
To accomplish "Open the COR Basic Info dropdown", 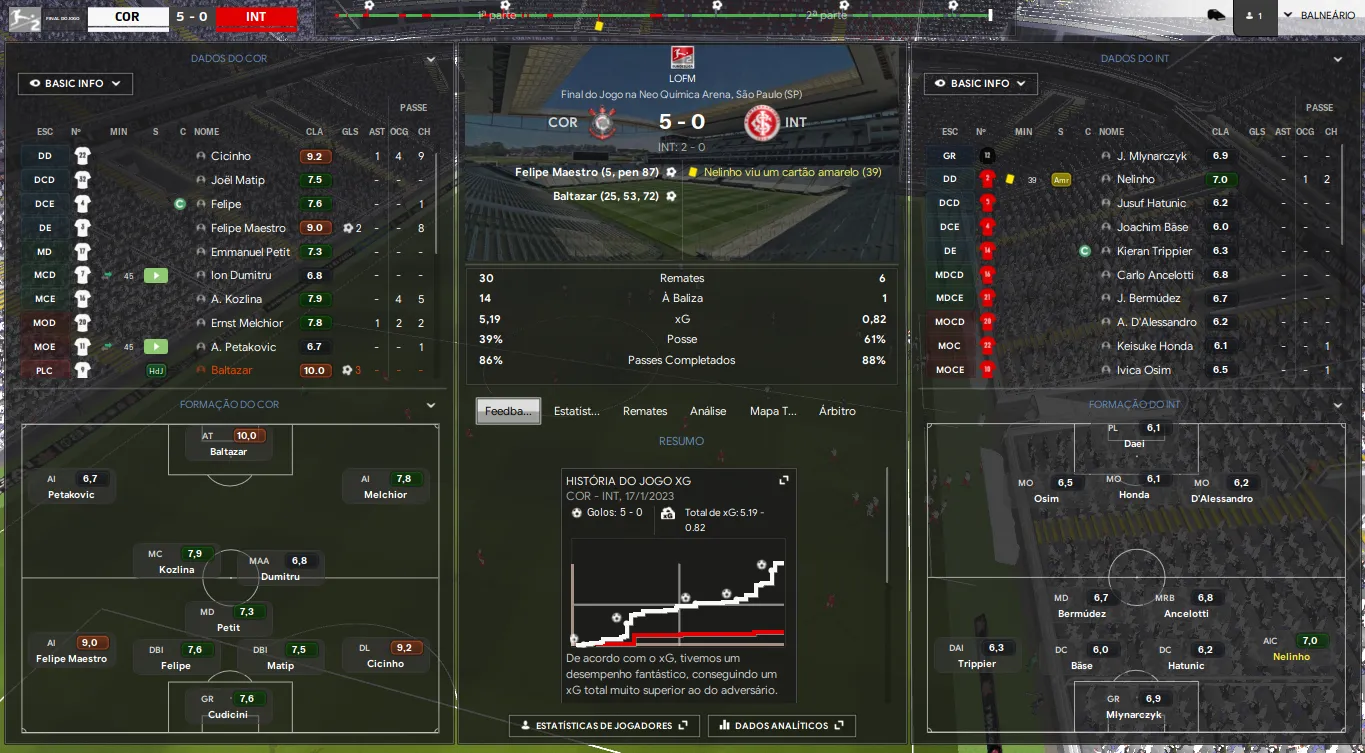I will tap(75, 84).
